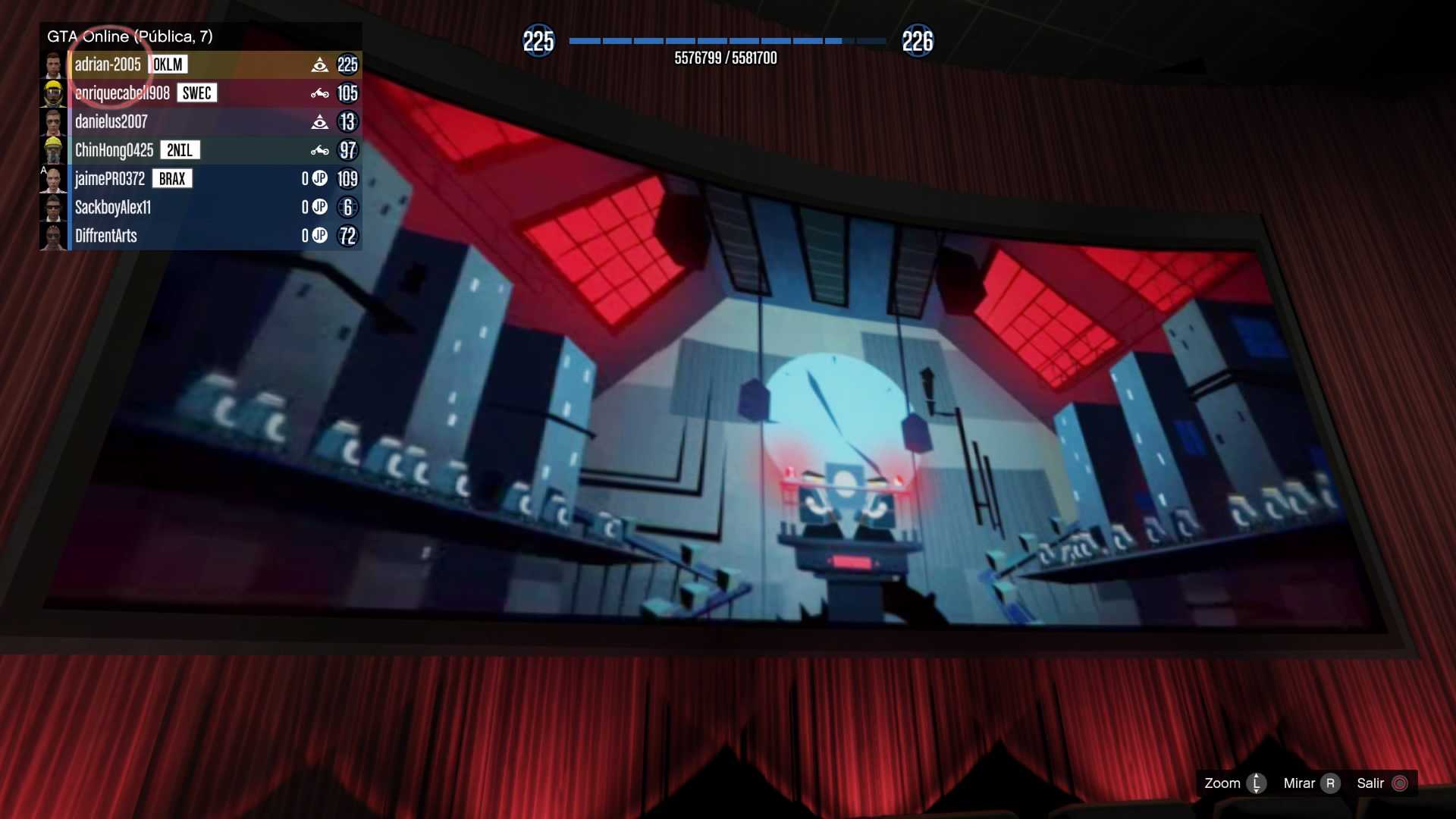Select danielus2007 from the player list
Screen dimensions: 1456x819
(x=111, y=122)
